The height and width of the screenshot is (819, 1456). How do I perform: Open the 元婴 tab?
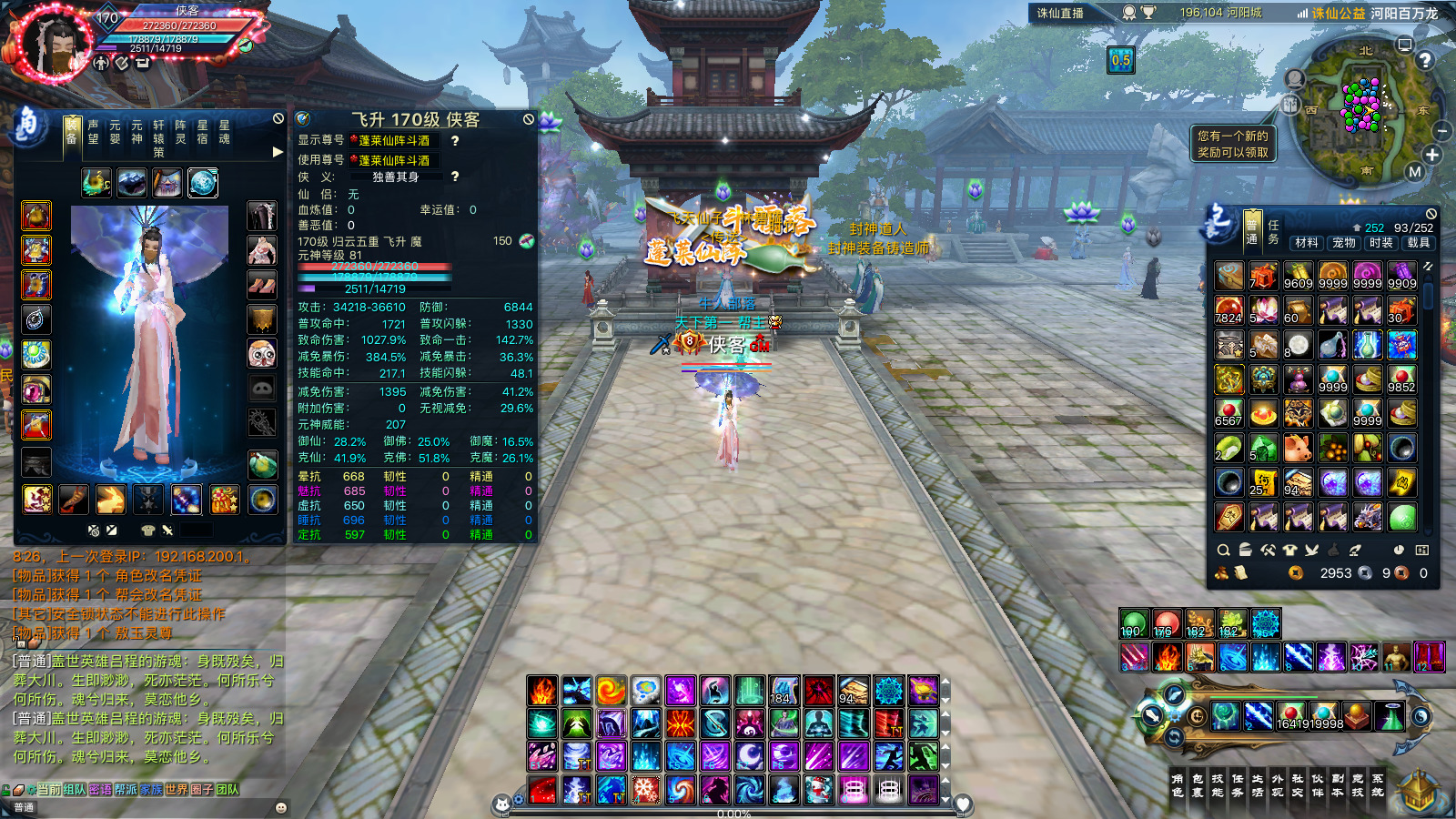[115, 132]
